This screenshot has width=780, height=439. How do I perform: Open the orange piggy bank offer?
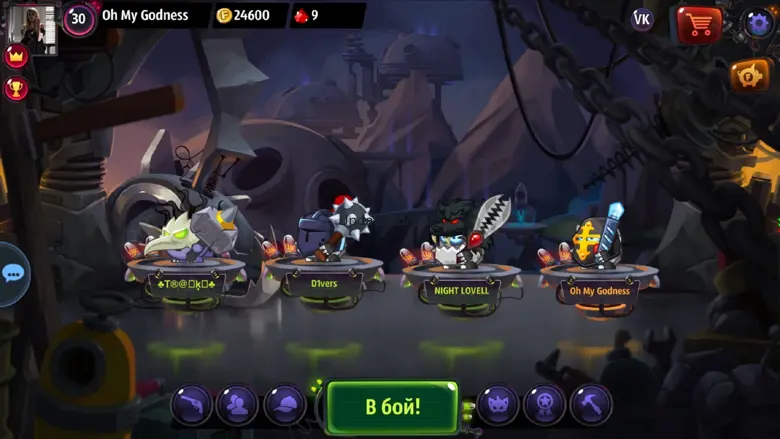[749, 76]
